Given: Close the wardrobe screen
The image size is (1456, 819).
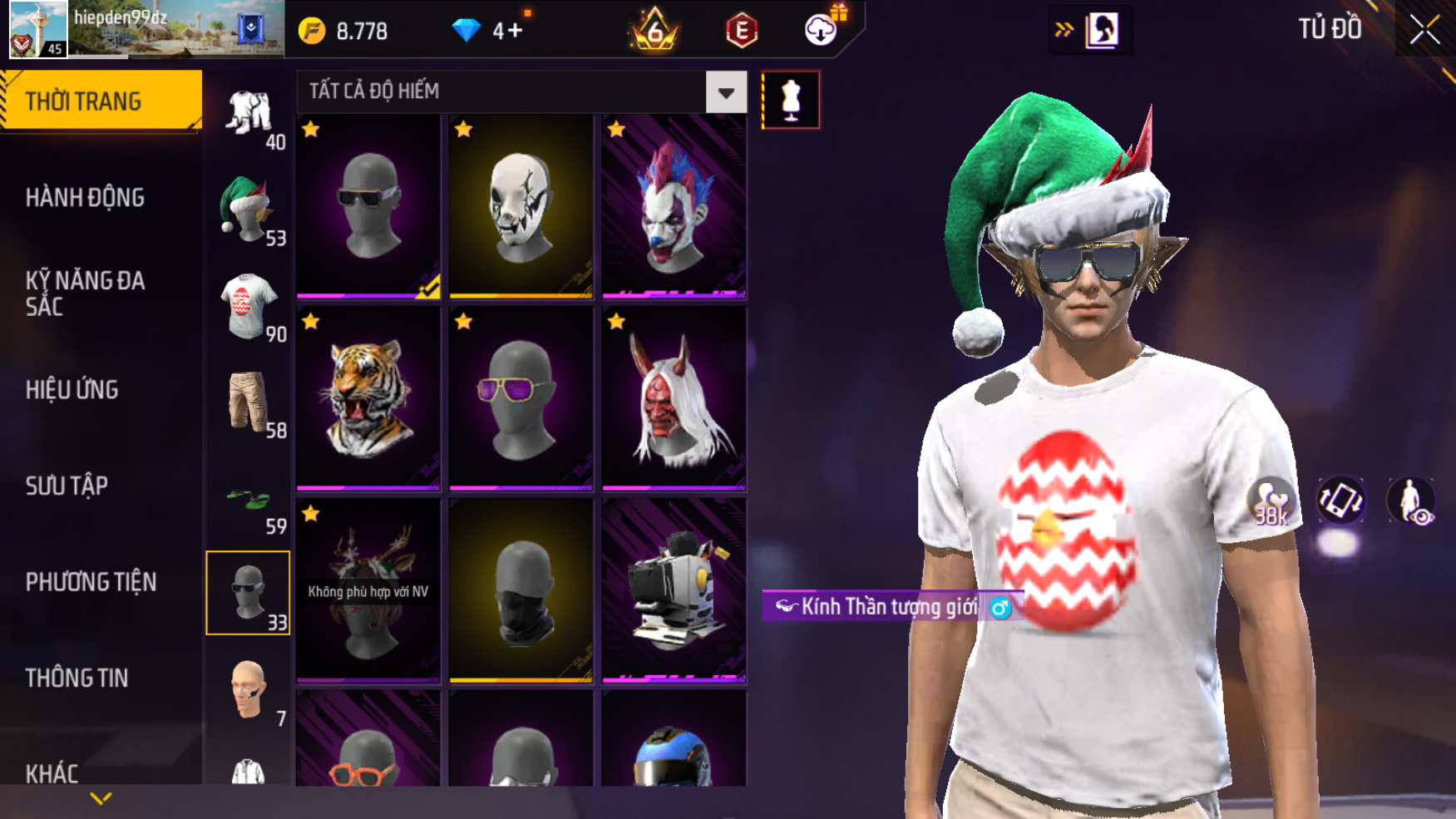Looking at the screenshot, I should pyautogui.click(x=1424, y=30).
